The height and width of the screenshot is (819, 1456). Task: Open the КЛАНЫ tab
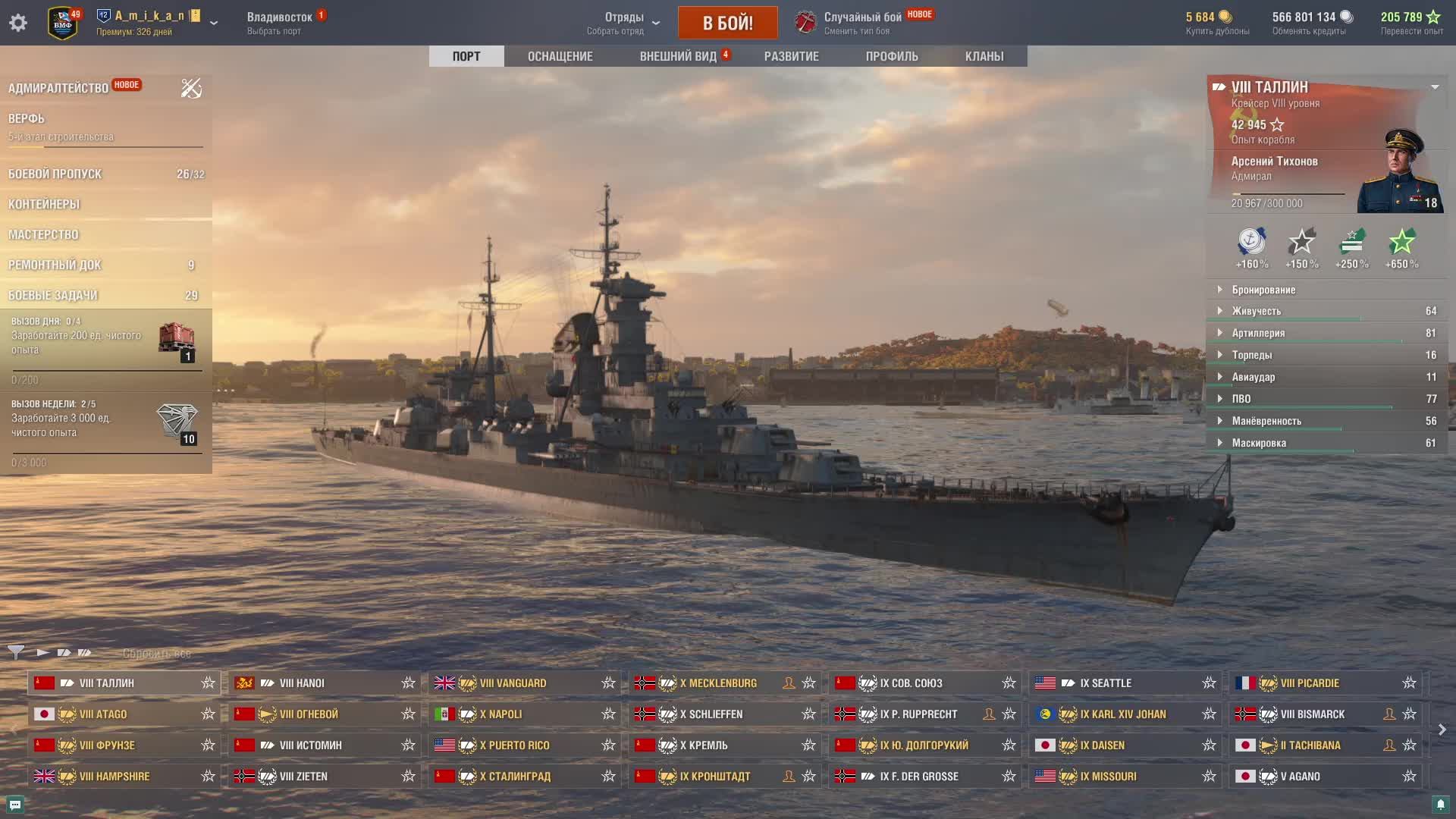pos(984,56)
